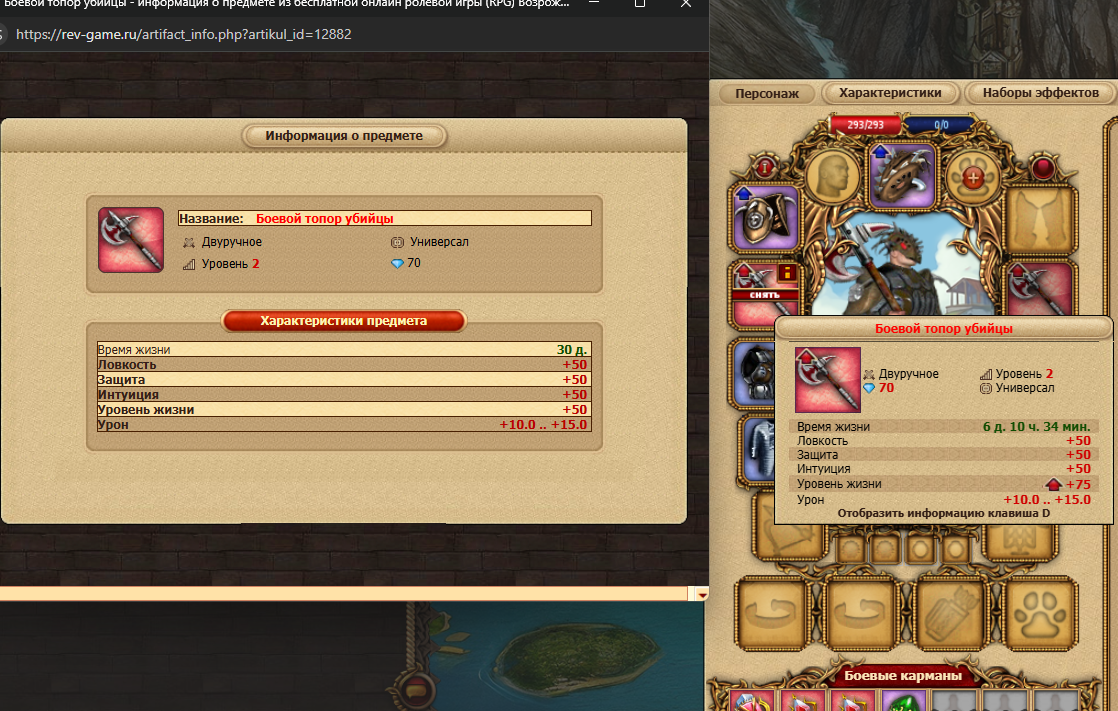Select the large paw print pet slot
This screenshot has width=1118, height=711.
pos(1040,612)
